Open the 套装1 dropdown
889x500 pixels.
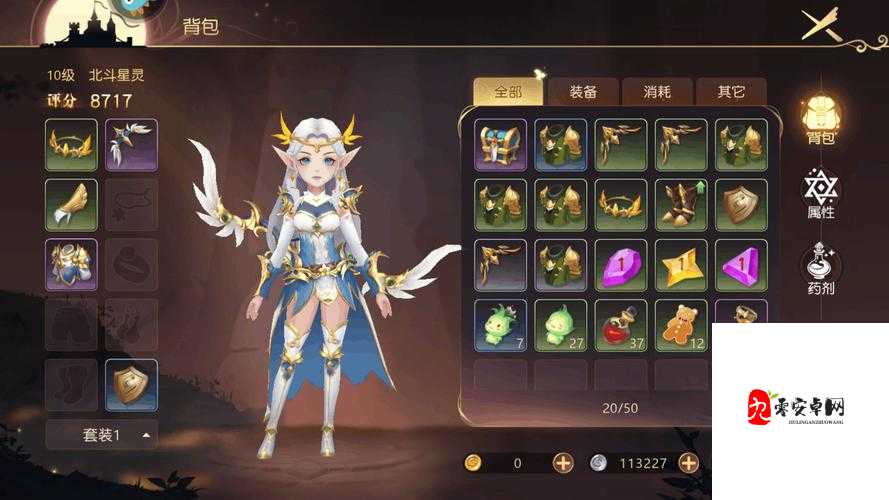pos(101,435)
